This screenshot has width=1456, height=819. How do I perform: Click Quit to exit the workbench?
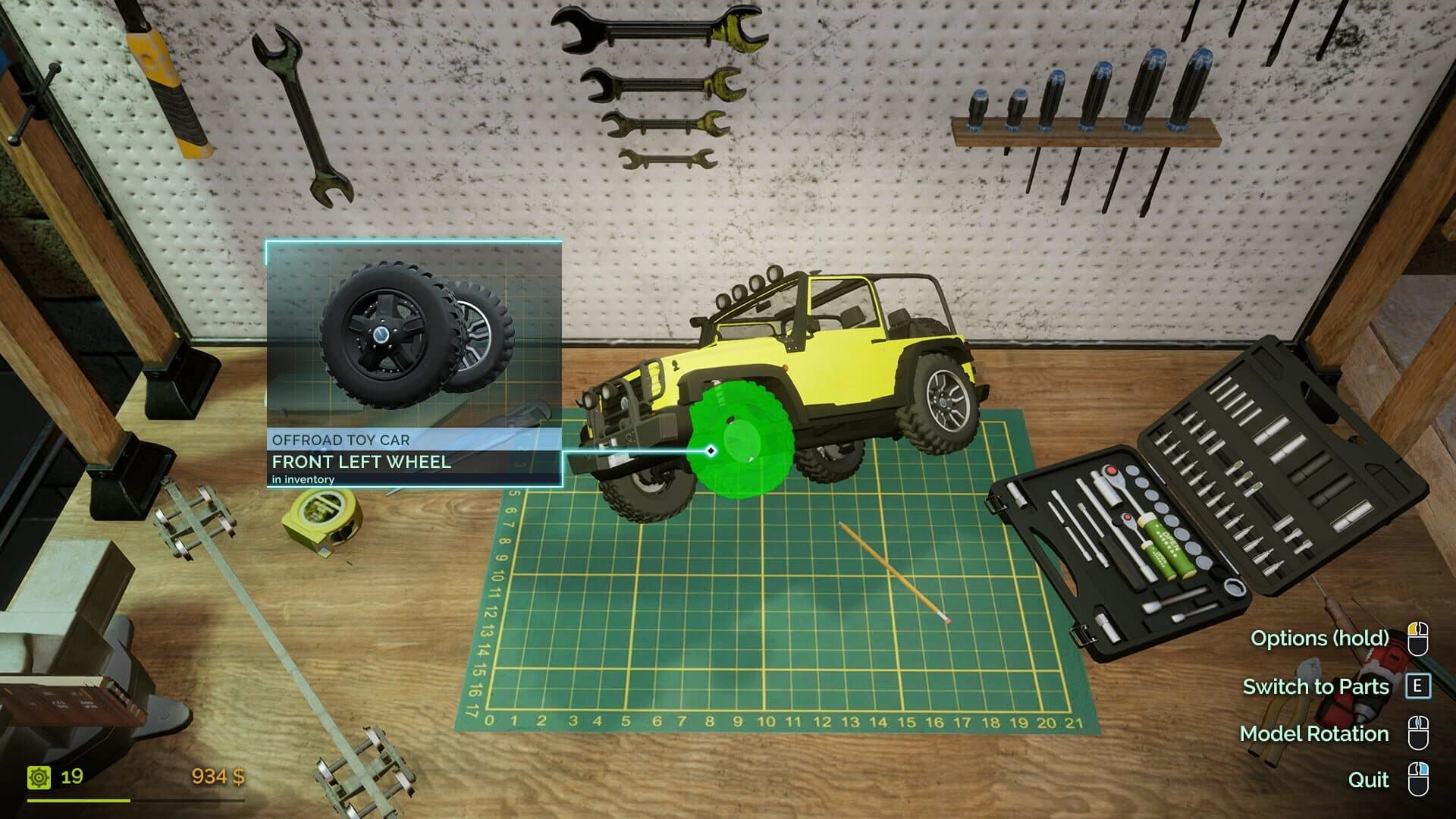[1367, 780]
